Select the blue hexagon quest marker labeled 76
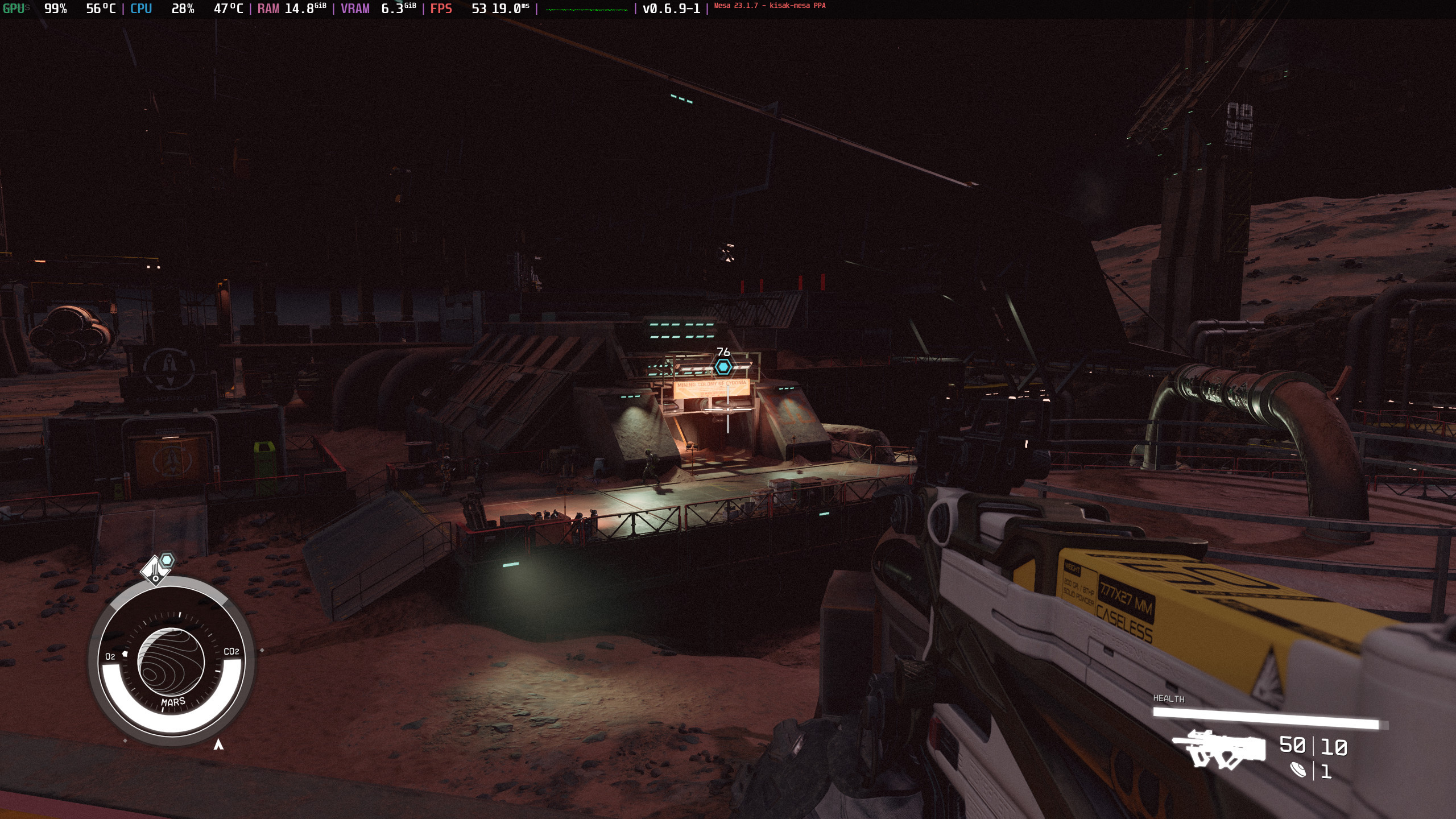 tap(723, 367)
